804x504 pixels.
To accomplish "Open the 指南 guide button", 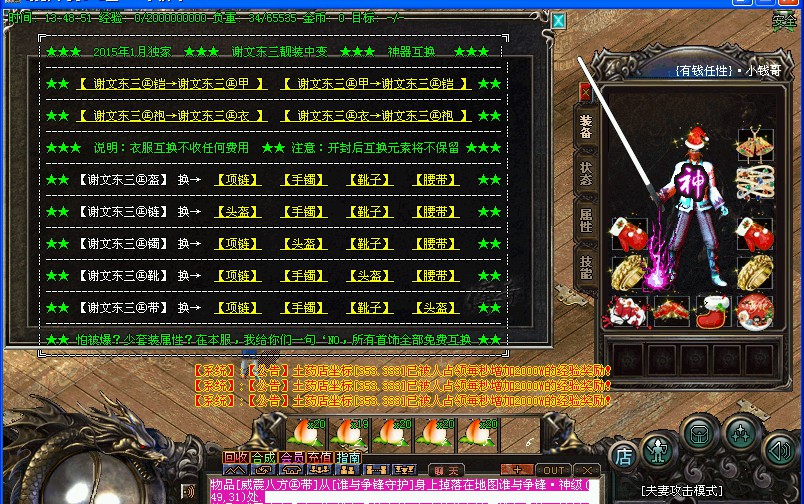I will coord(348,458).
